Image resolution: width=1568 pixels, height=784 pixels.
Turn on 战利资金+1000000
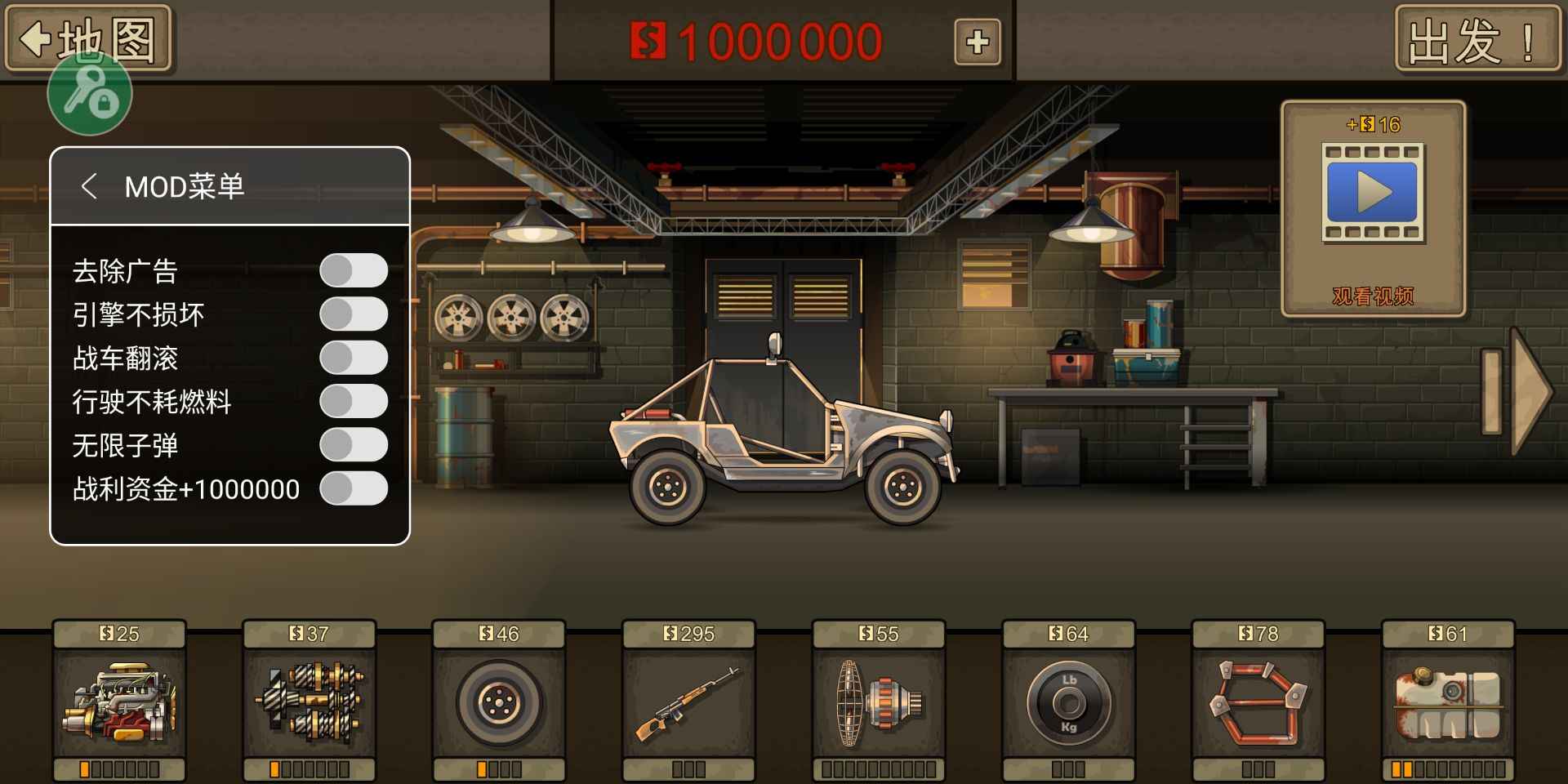point(354,488)
